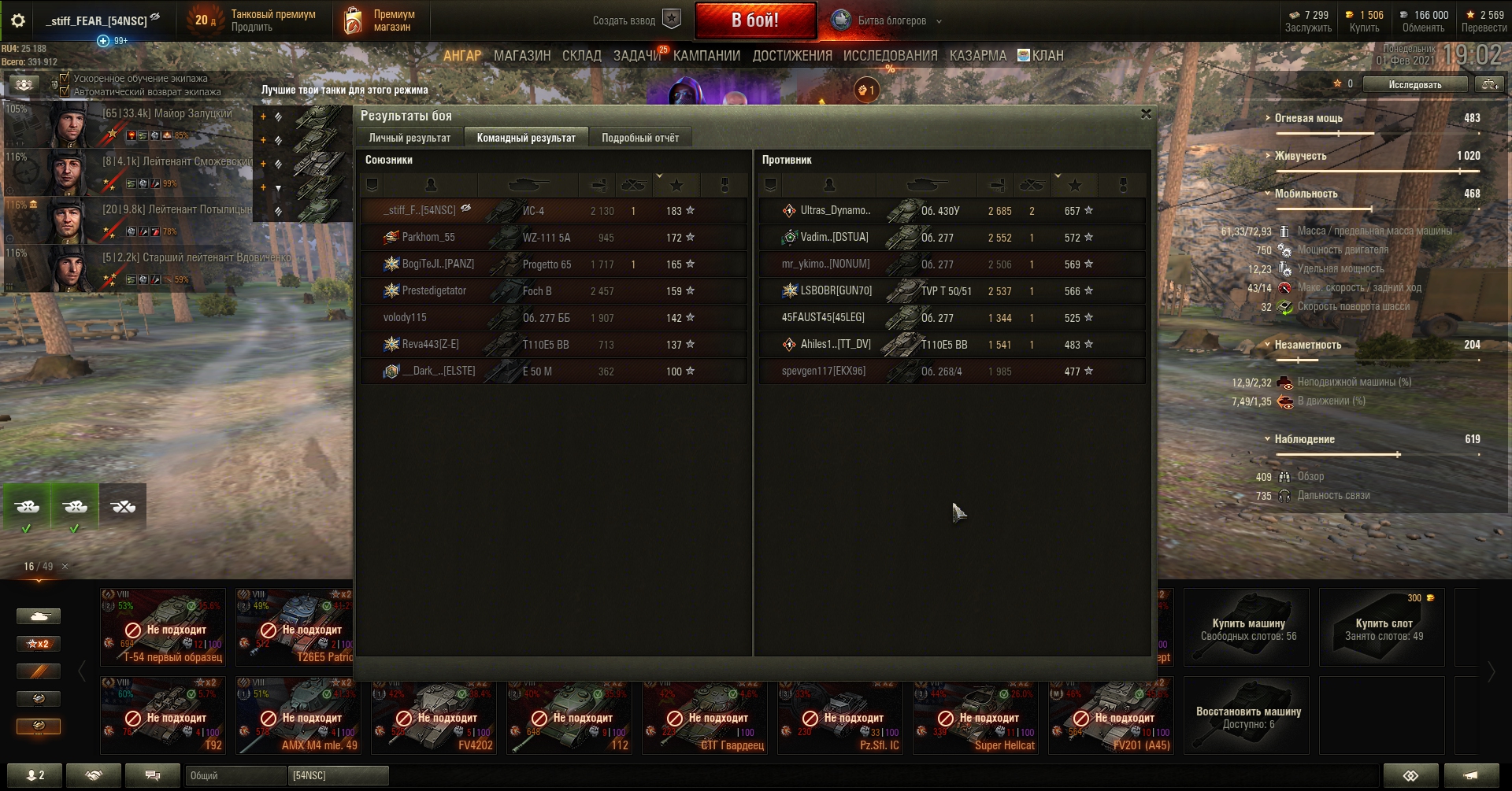Start battle with the red В бой! button
The height and width of the screenshot is (791, 1512).
point(754,20)
